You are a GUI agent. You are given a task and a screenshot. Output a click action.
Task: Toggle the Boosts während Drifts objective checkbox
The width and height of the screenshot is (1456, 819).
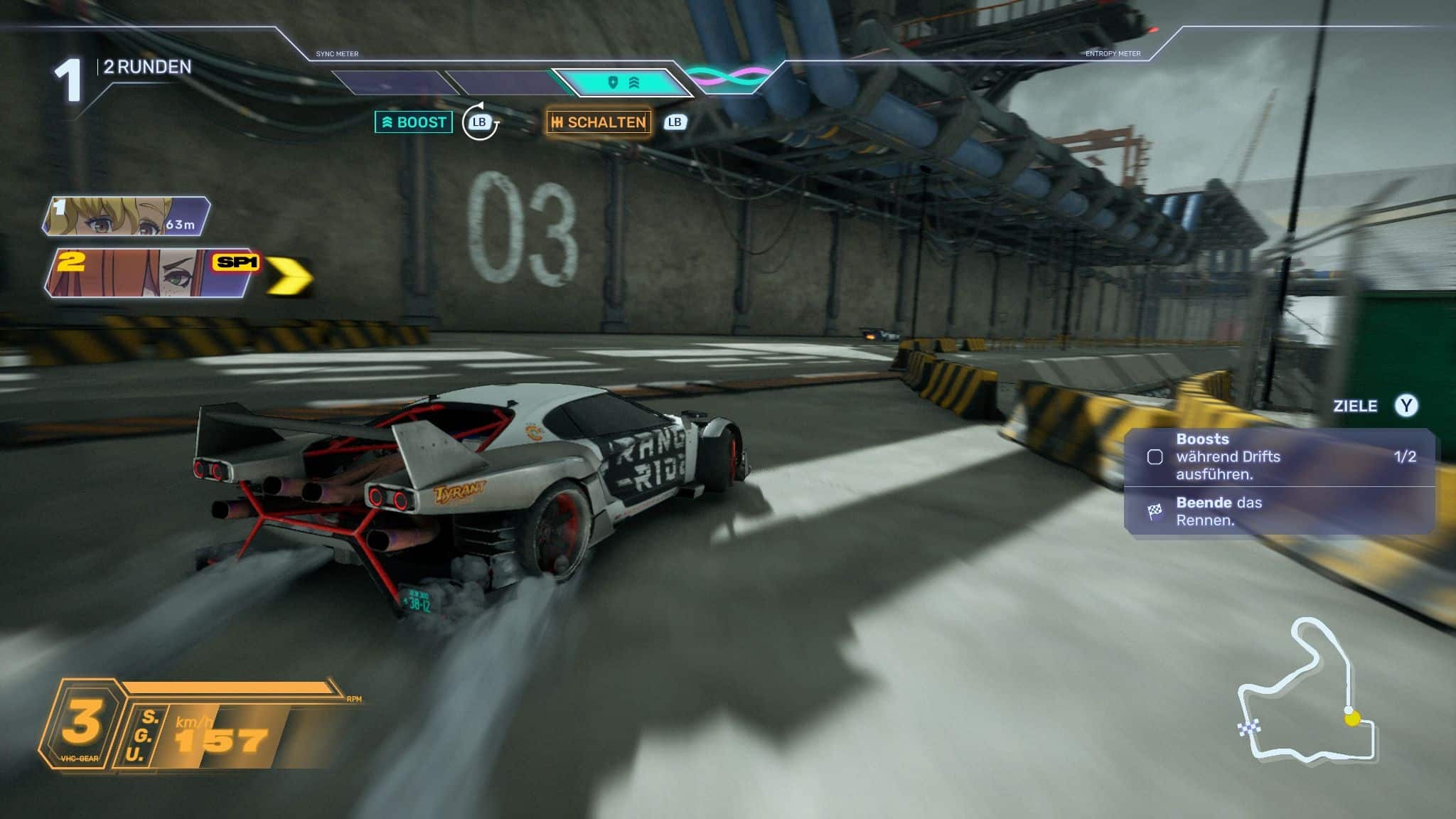coord(1155,457)
